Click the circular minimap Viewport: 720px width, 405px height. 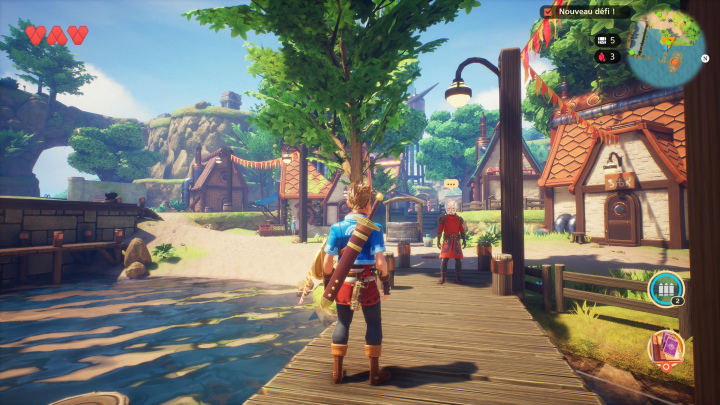point(667,50)
